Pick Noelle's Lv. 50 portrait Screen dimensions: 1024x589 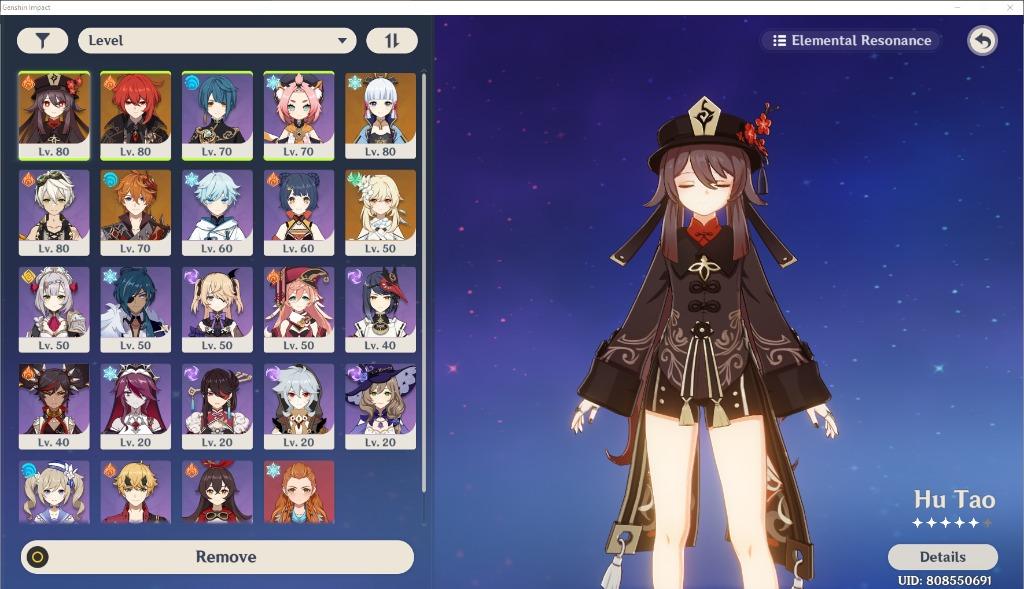[54, 309]
